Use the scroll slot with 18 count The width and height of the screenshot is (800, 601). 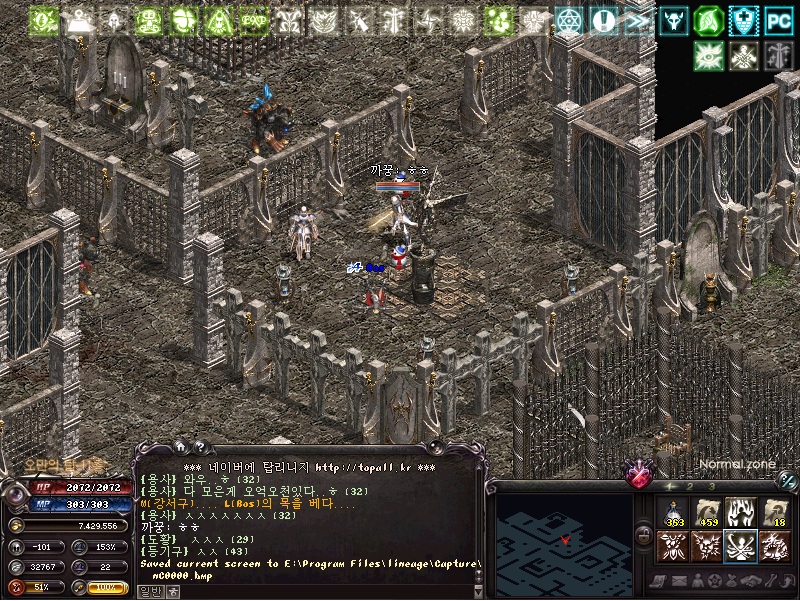[x=774, y=512]
